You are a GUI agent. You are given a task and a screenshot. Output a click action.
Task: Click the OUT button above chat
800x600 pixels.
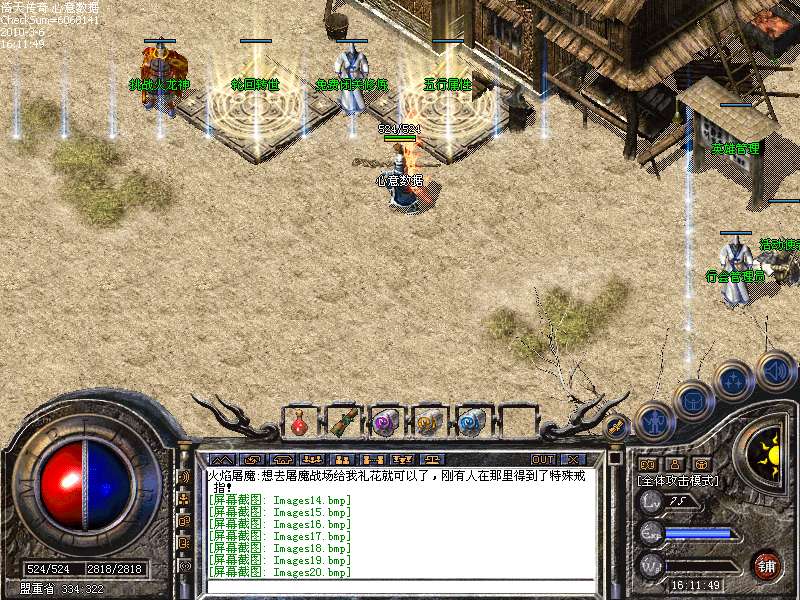click(x=543, y=460)
